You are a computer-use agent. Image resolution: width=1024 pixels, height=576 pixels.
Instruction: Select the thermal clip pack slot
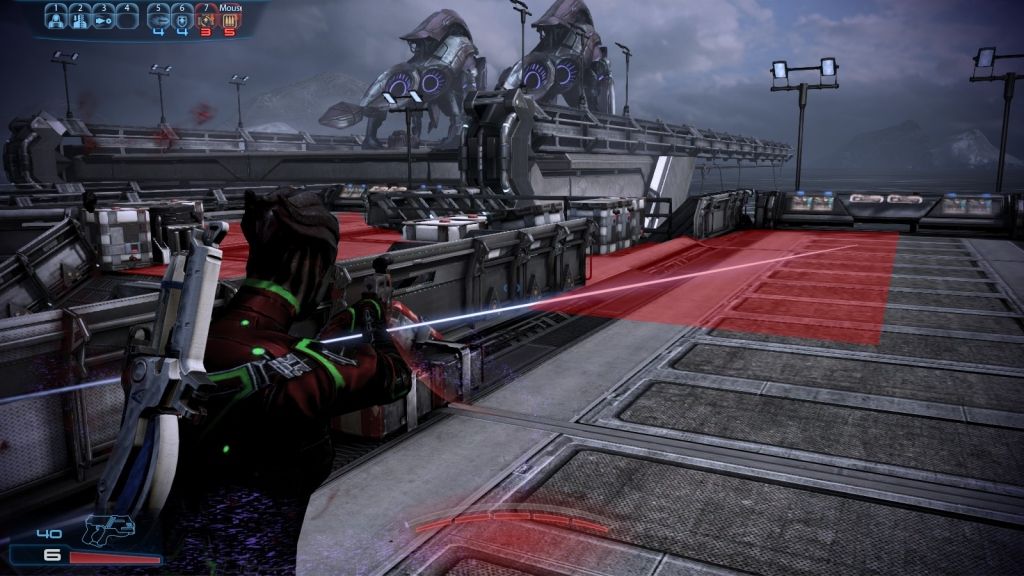click(230, 19)
